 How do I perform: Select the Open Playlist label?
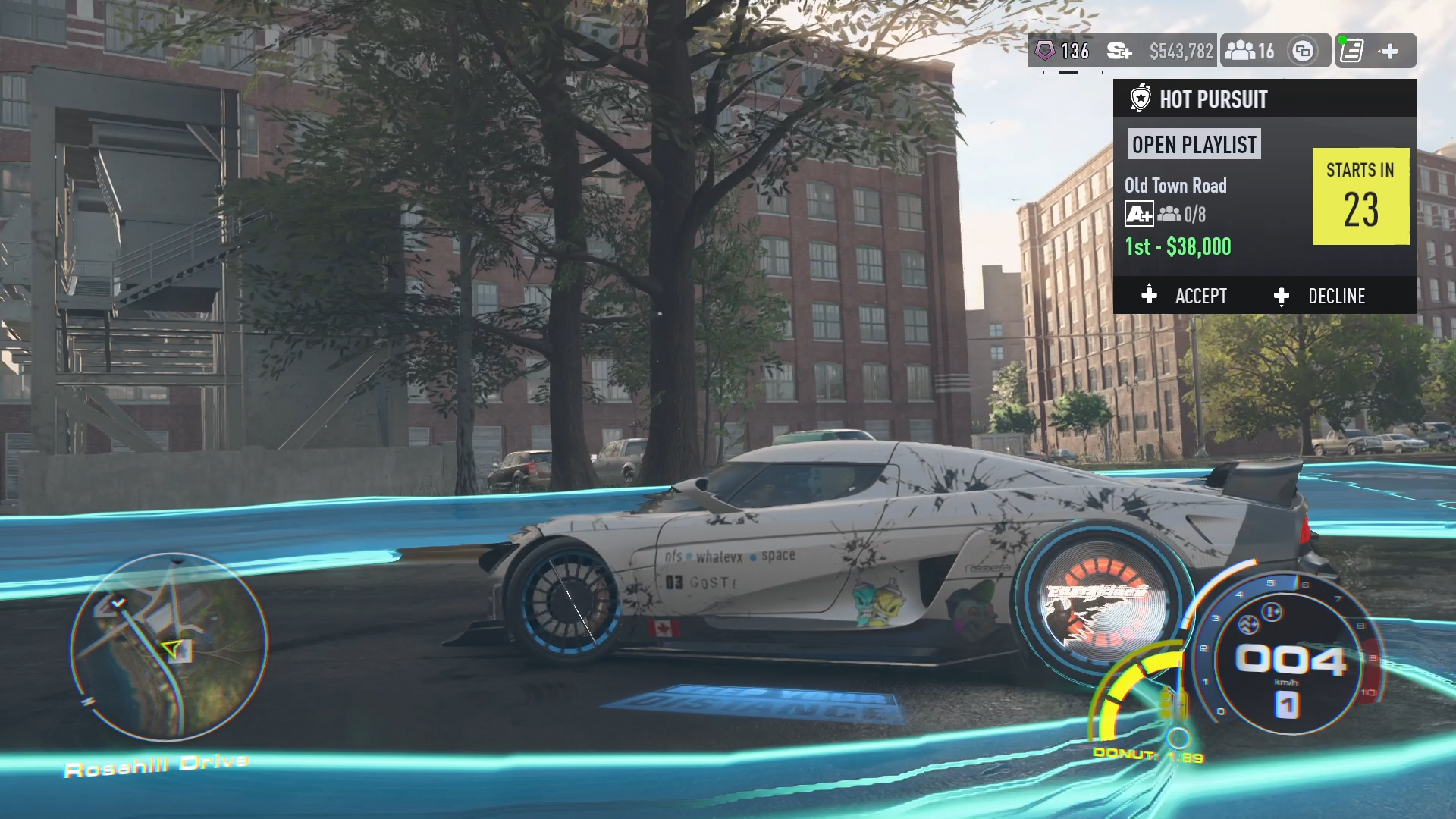tap(1194, 145)
